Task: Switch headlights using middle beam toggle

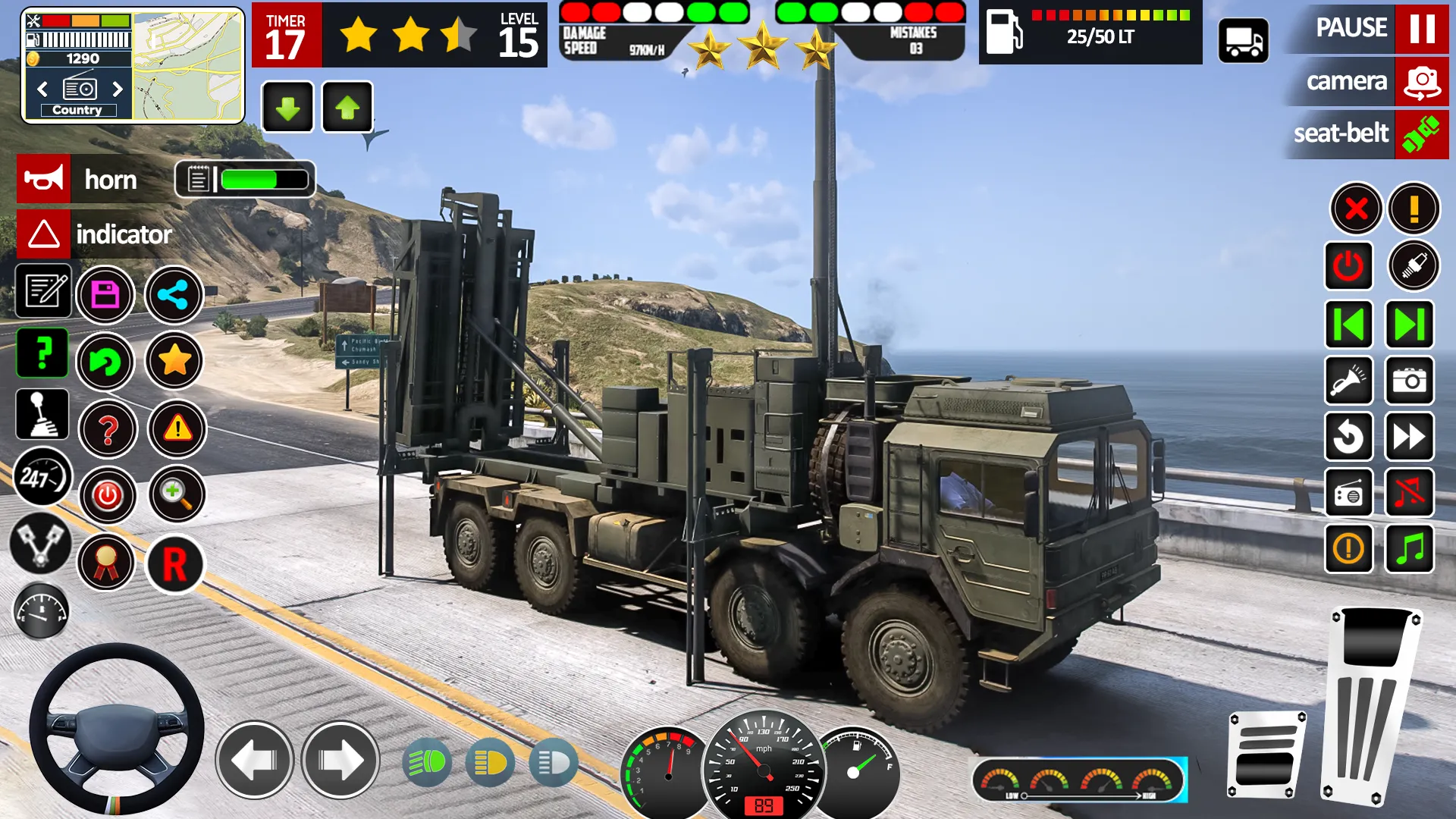Action: 490,762
